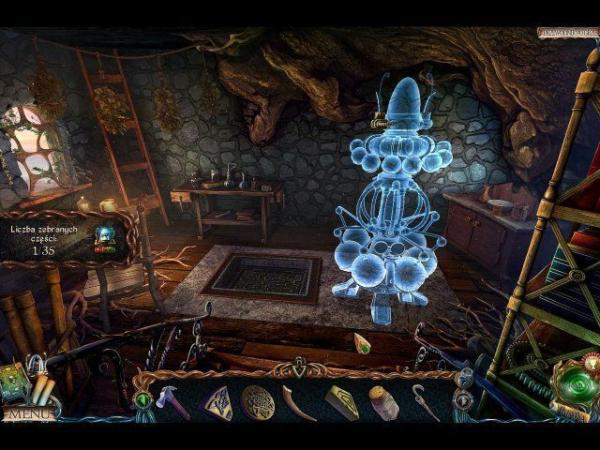Screen dimensions: 600x450
Task: Pick the small jar from inventory
Action: coord(383,402)
